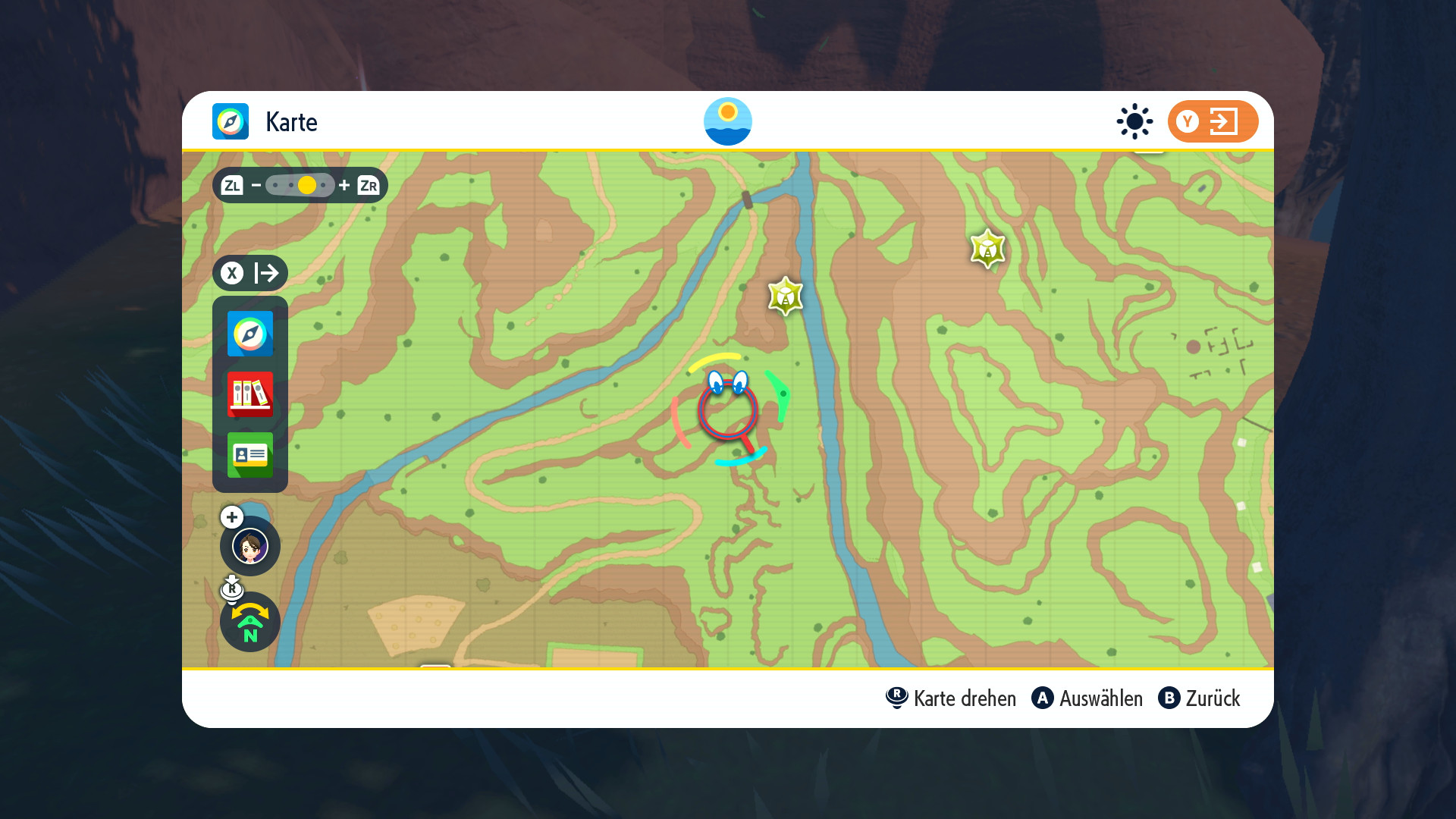Click the magnifying glass map cursor
Viewport: 1456px width, 819px height.
click(728, 411)
